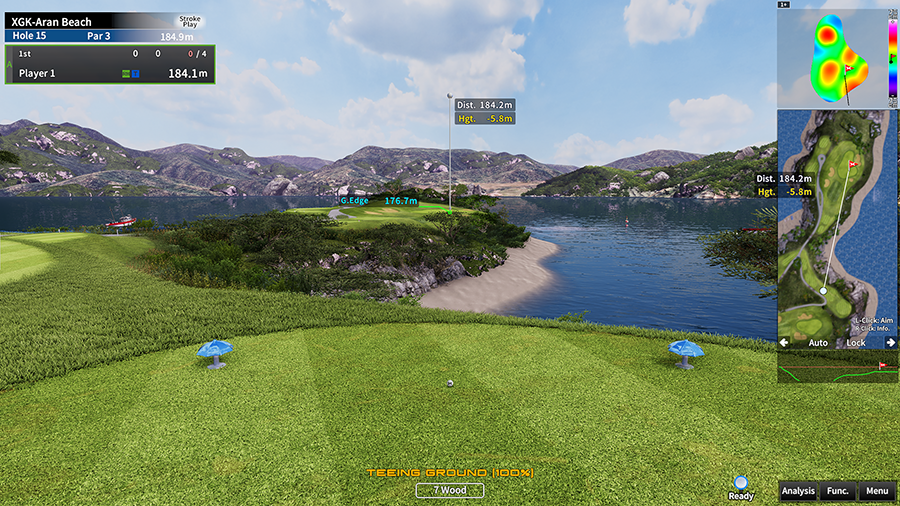Shift aim with the left arrow
Screen dimensions: 900x506
[784, 343]
